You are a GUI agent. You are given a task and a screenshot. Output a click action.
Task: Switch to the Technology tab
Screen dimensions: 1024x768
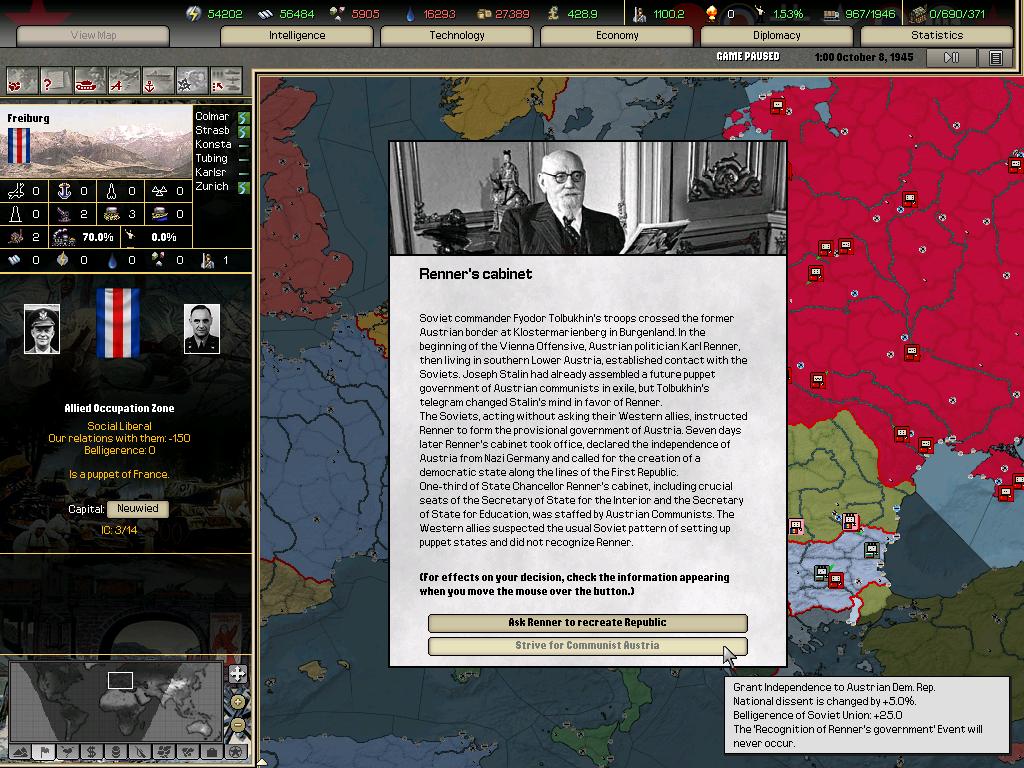[x=457, y=36]
